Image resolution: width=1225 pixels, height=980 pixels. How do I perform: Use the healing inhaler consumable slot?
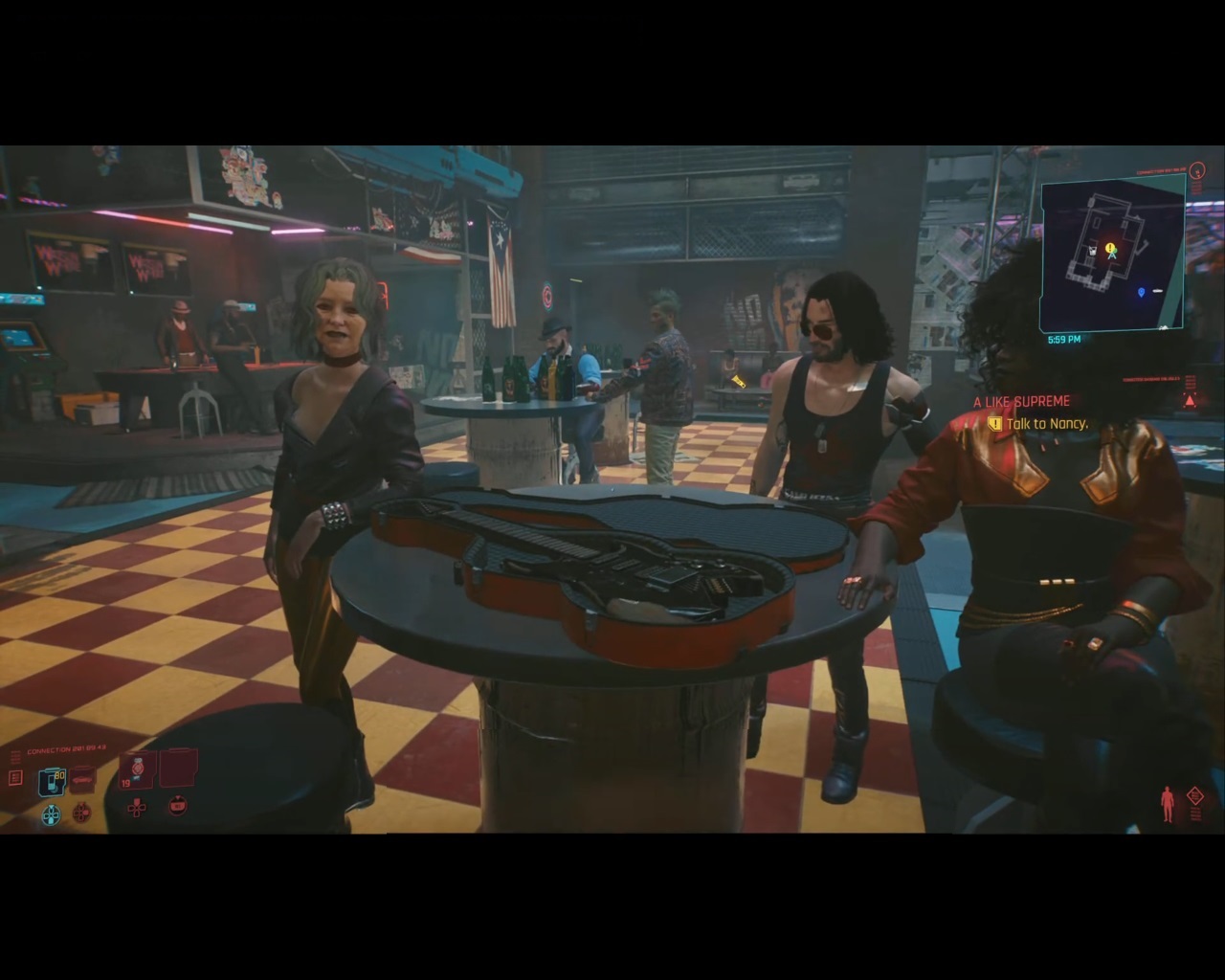point(138,770)
